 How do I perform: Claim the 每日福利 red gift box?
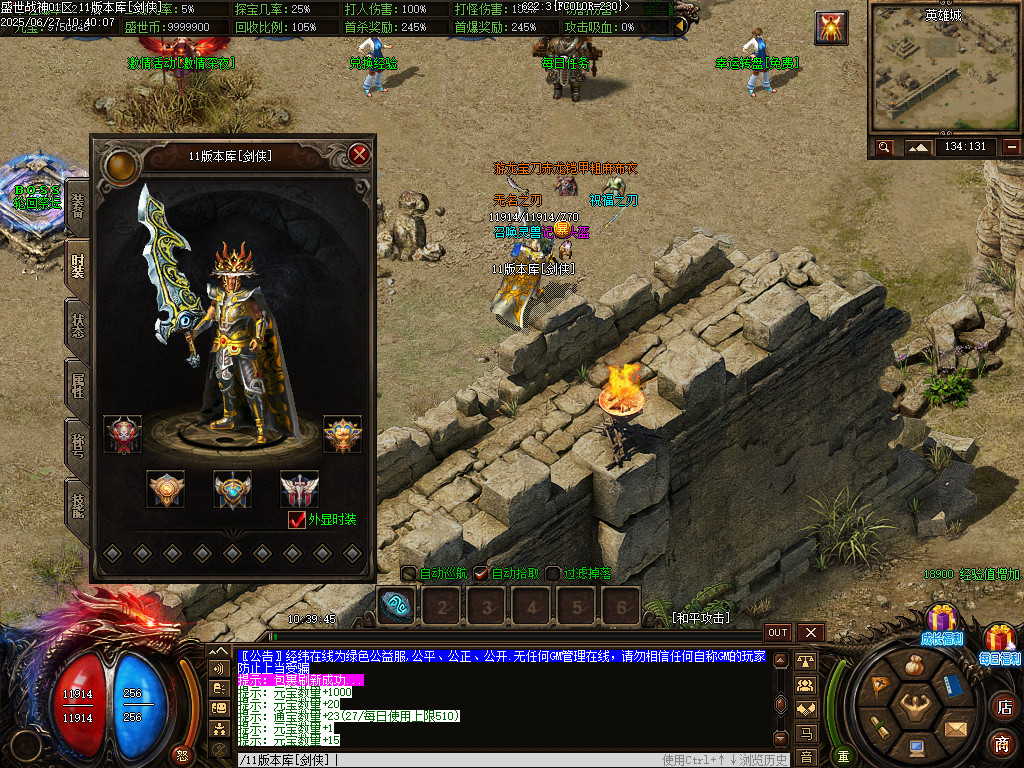click(1000, 641)
